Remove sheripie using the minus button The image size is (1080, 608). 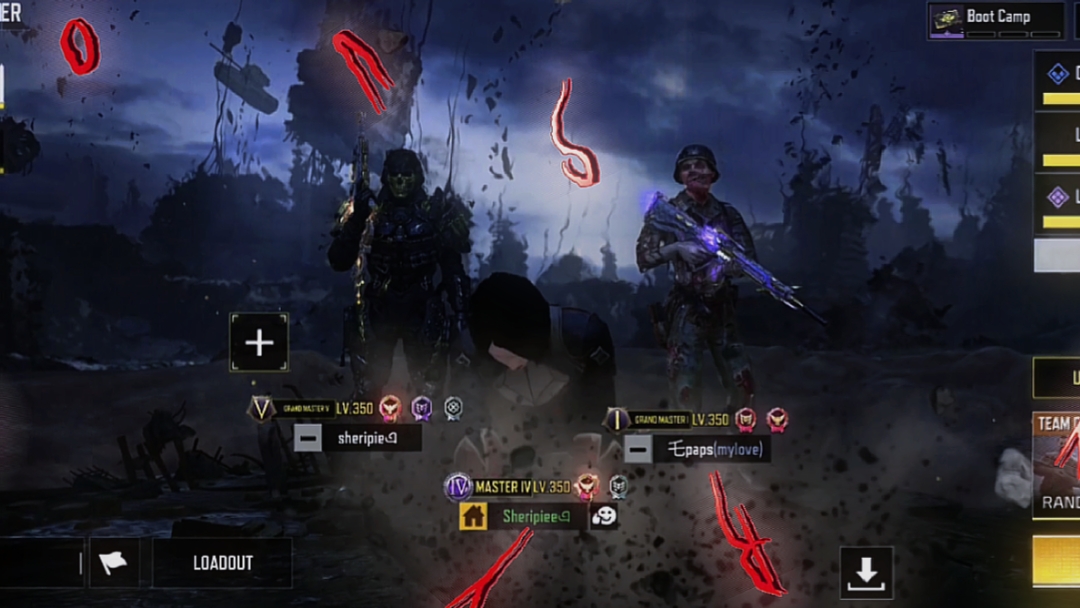click(308, 437)
